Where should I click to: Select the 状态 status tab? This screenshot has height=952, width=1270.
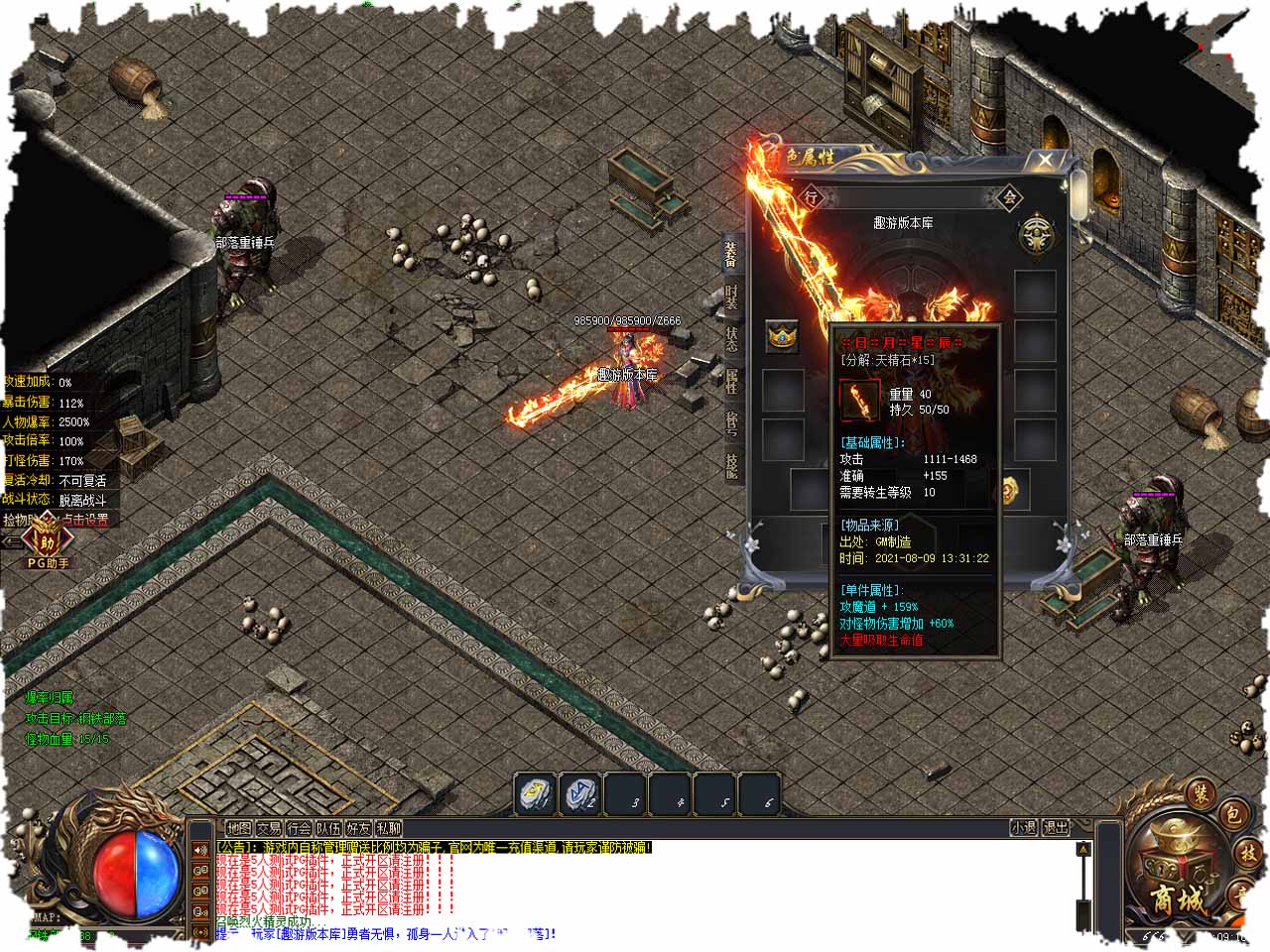click(x=731, y=339)
